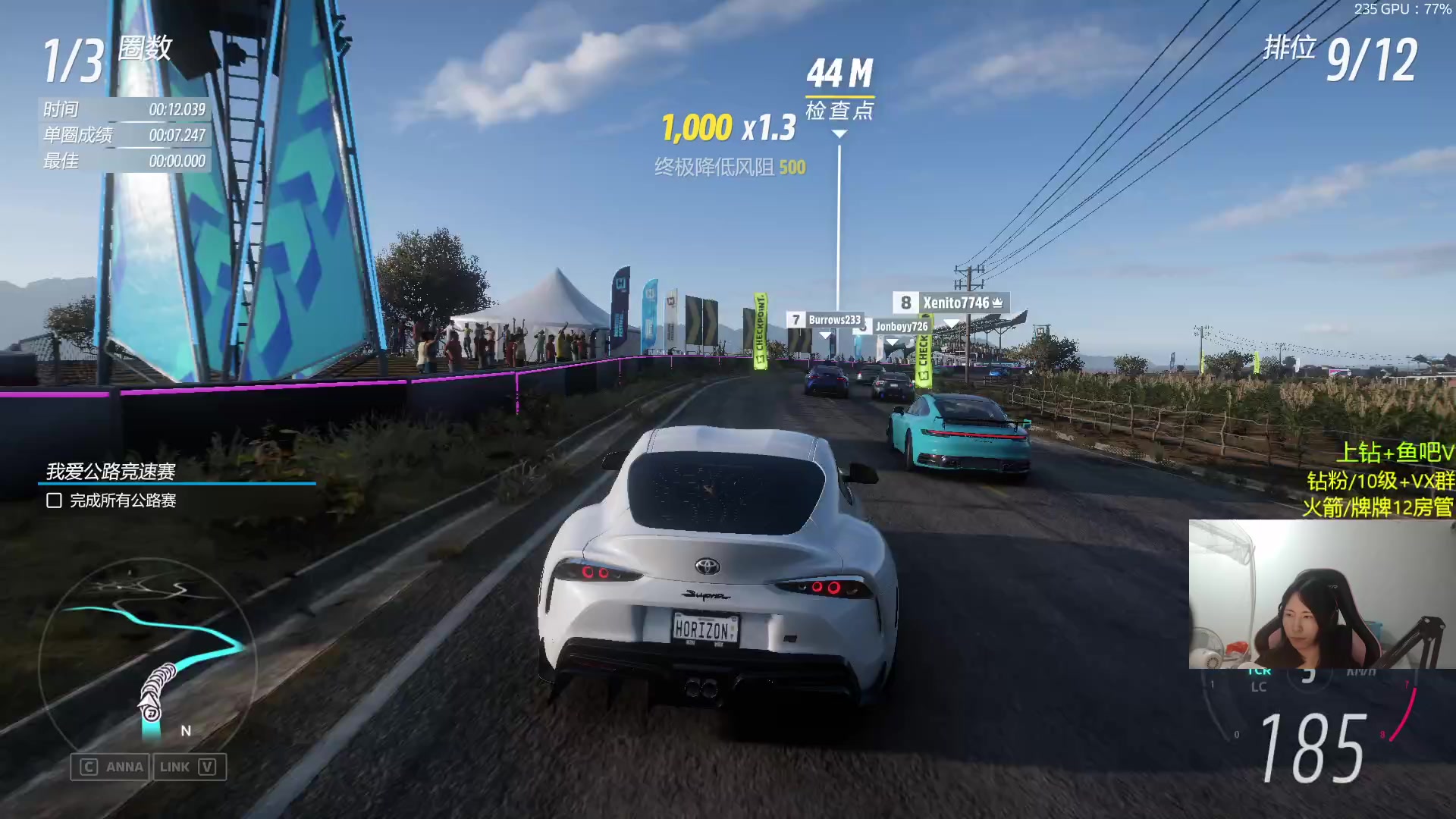This screenshot has width=1456, height=819.
Task: Tick the 完成所有公路赛 objective checkbox
Action: tap(54, 500)
